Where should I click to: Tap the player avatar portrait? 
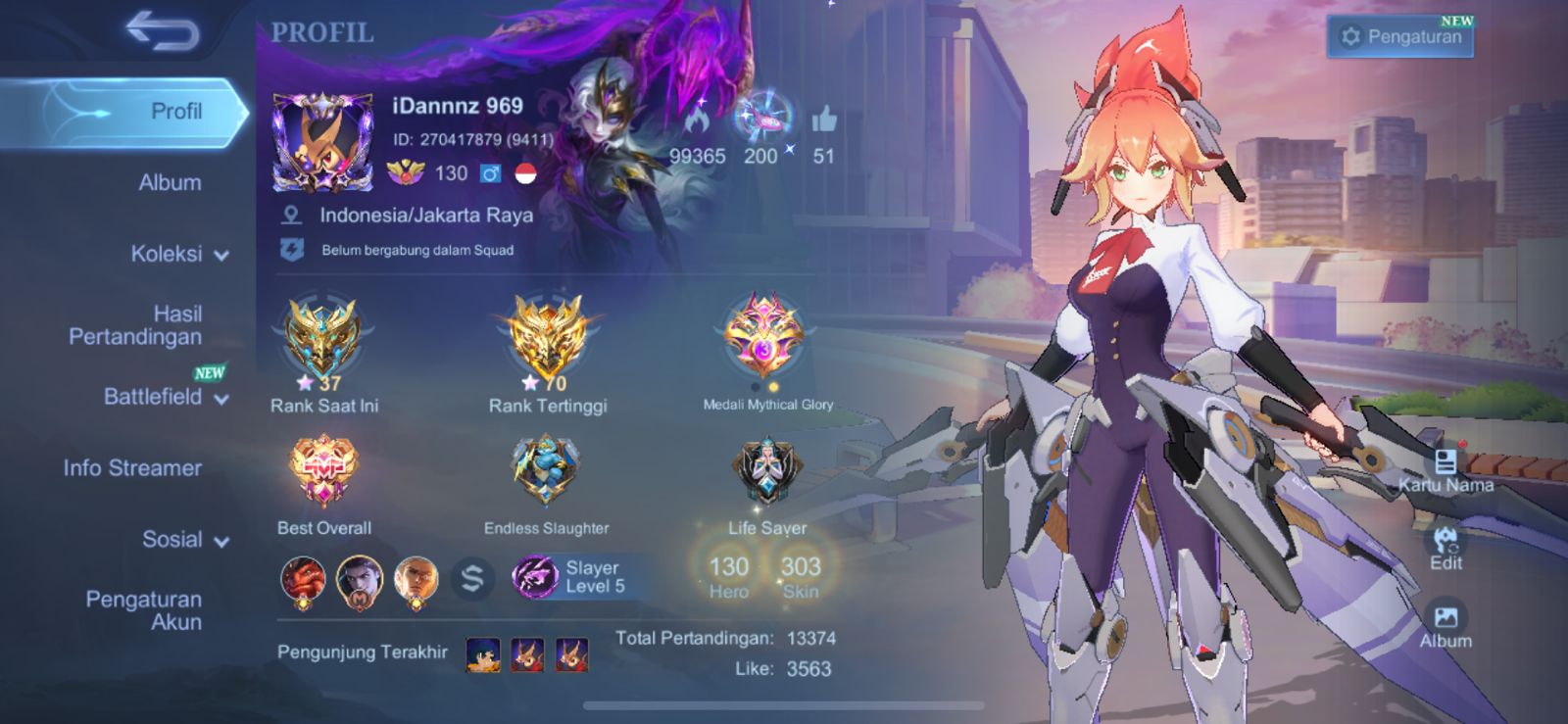[322, 141]
